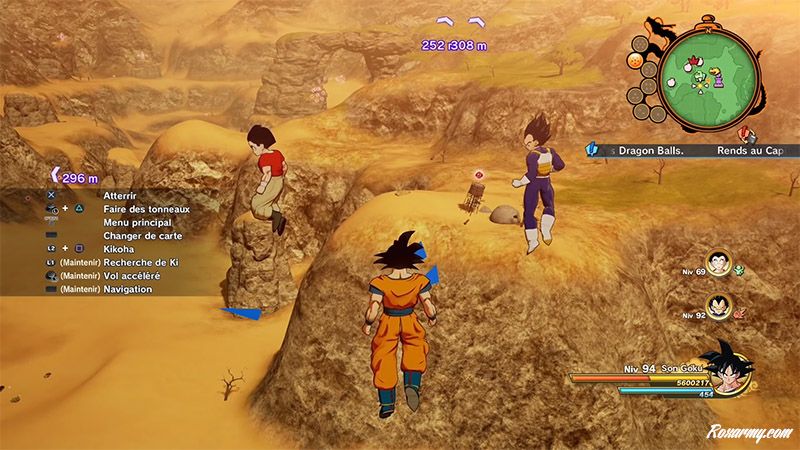Choose Vegeta's Niv 92 support portrait
Viewport: 800px width, 450px height.
click(718, 304)
